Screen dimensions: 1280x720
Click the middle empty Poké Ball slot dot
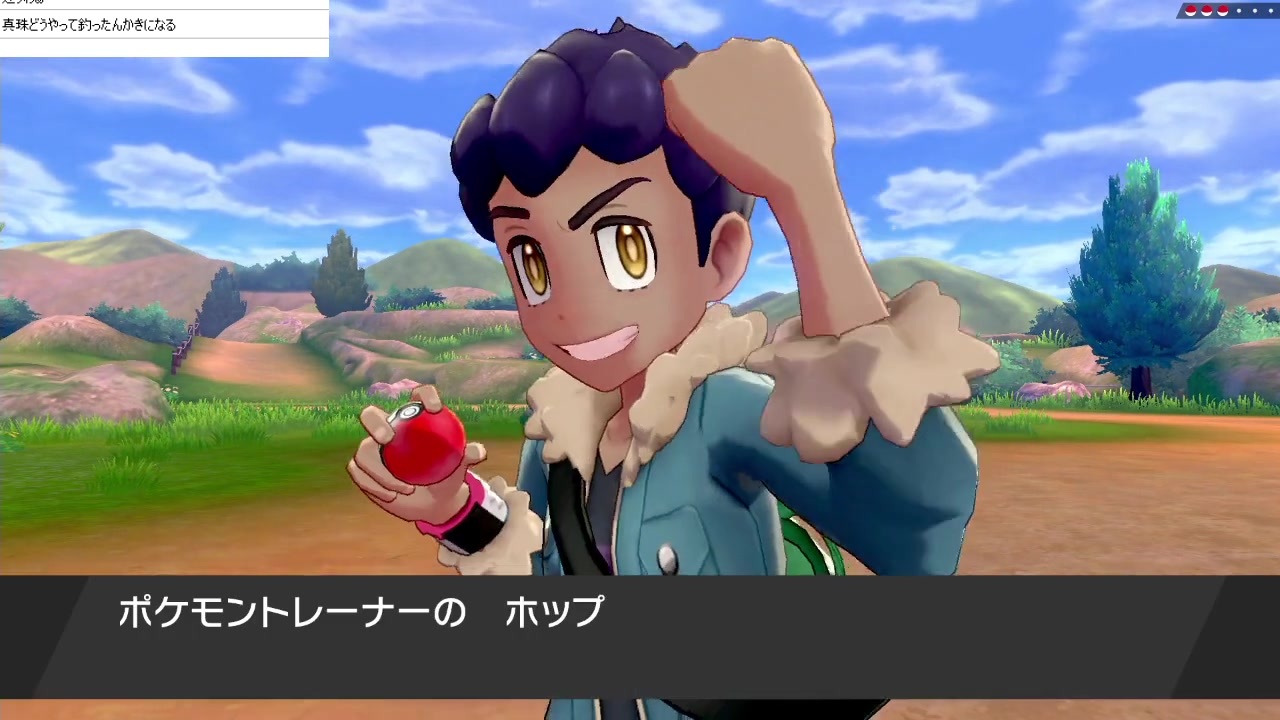1255,10
